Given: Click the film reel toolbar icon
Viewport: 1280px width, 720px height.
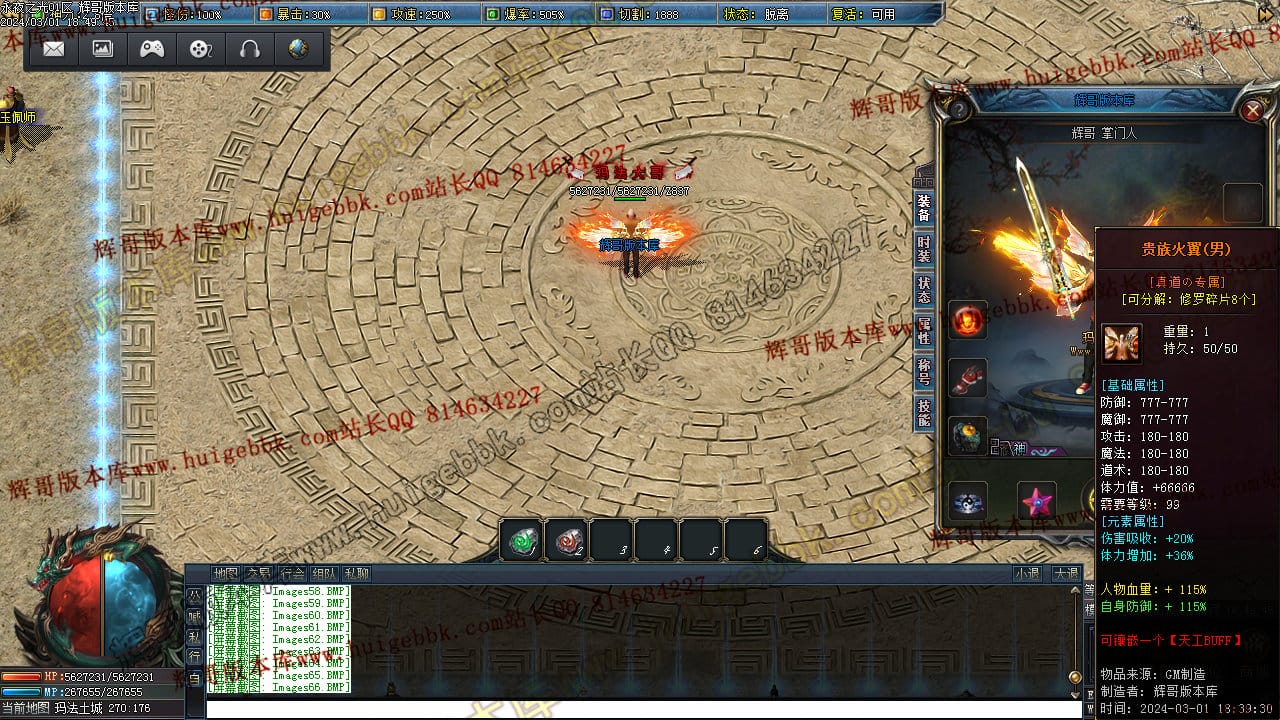Looking at the screenshot, I should pos(201,49).
